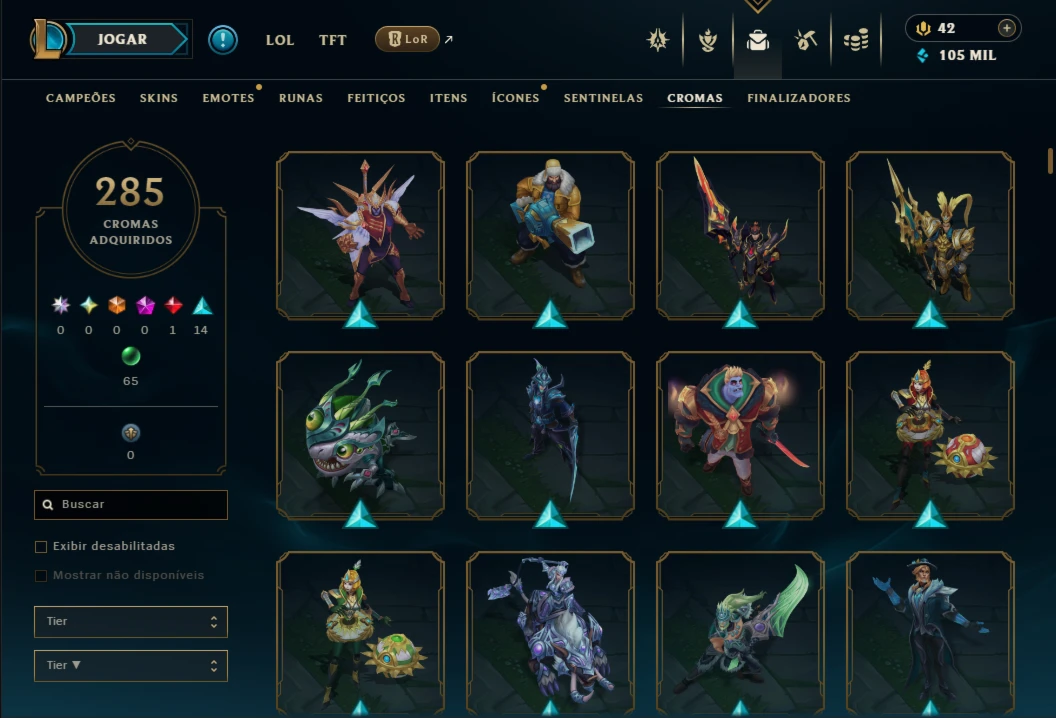Open the LOL section
Viewport: 1056px width, 718px height.
[x=280, y=40]
